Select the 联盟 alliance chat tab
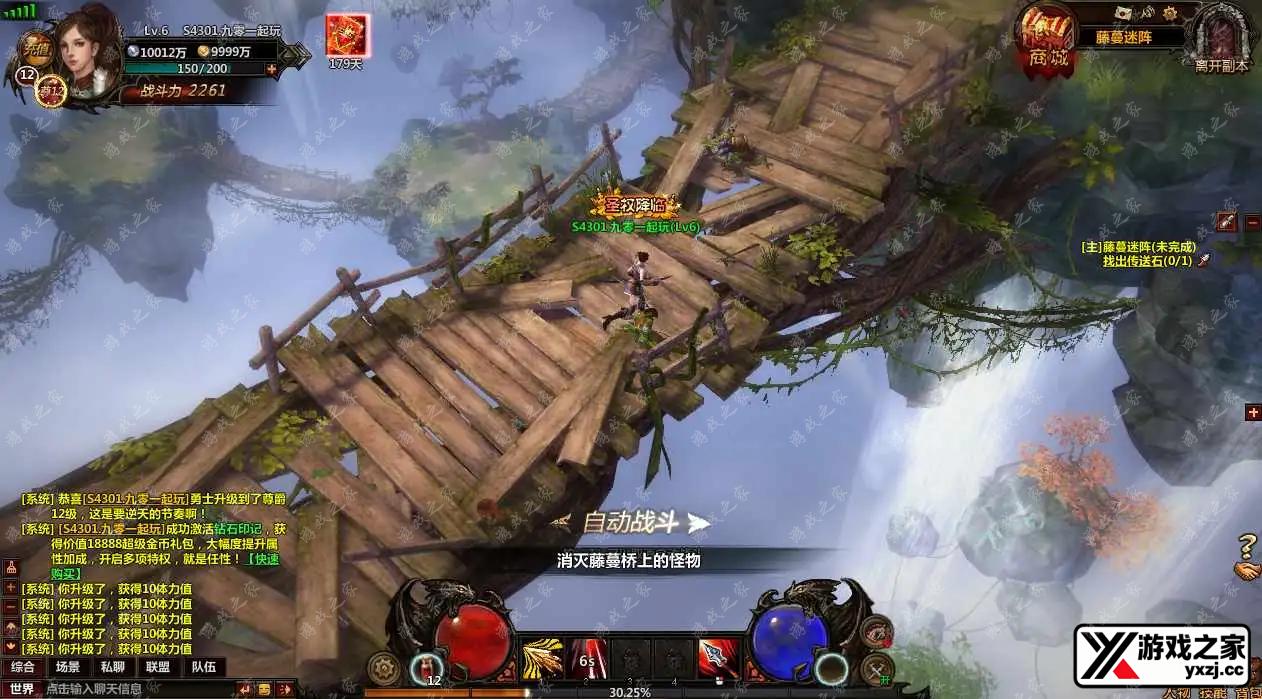The width and height of the screenshot is (1262, 699). click(158, 667)
